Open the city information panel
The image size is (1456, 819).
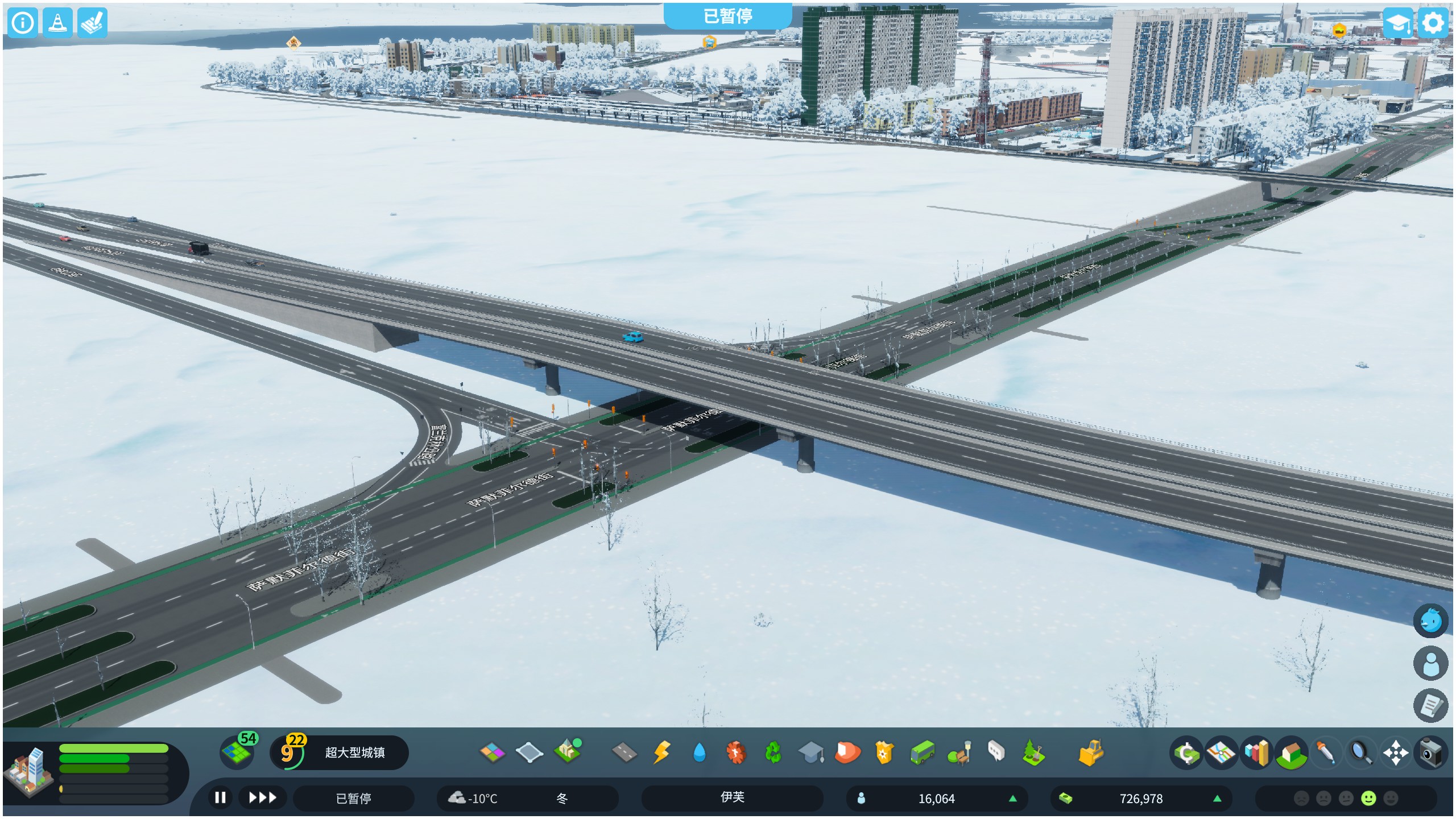point(23,23)
